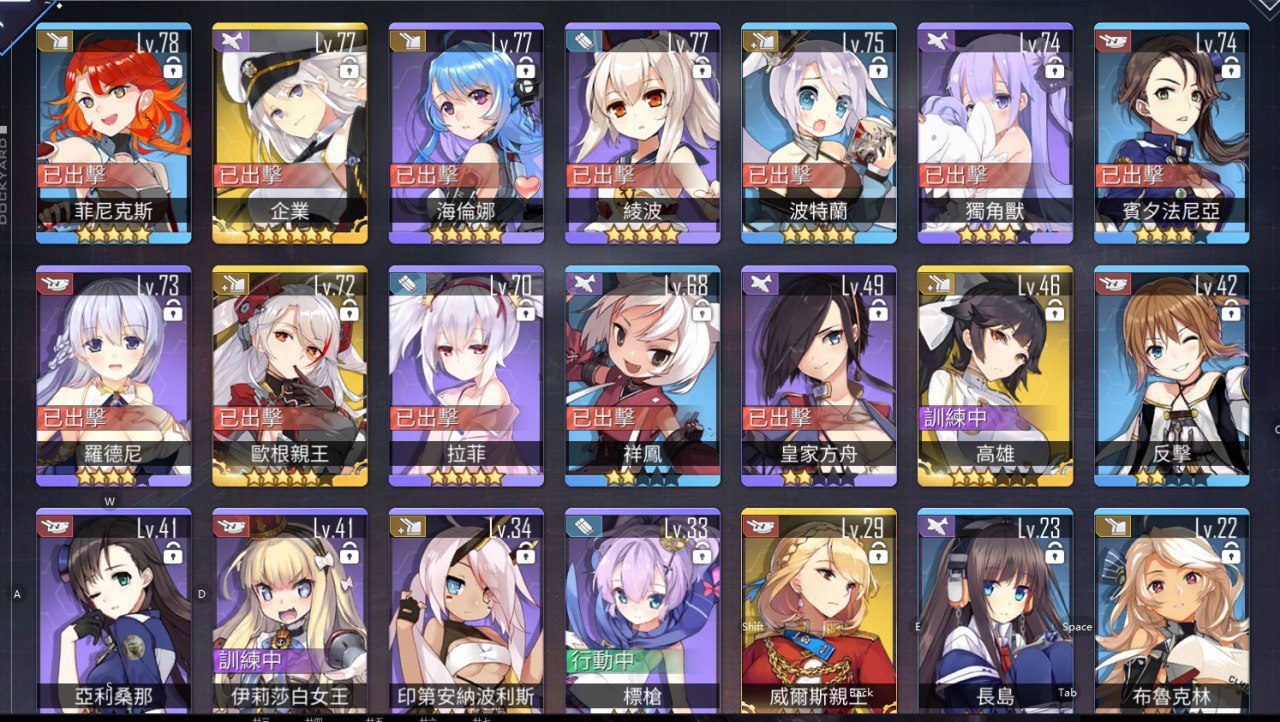Choose the 威爾斯親王 ship card
1280x722 pixels.
point(819,610)
